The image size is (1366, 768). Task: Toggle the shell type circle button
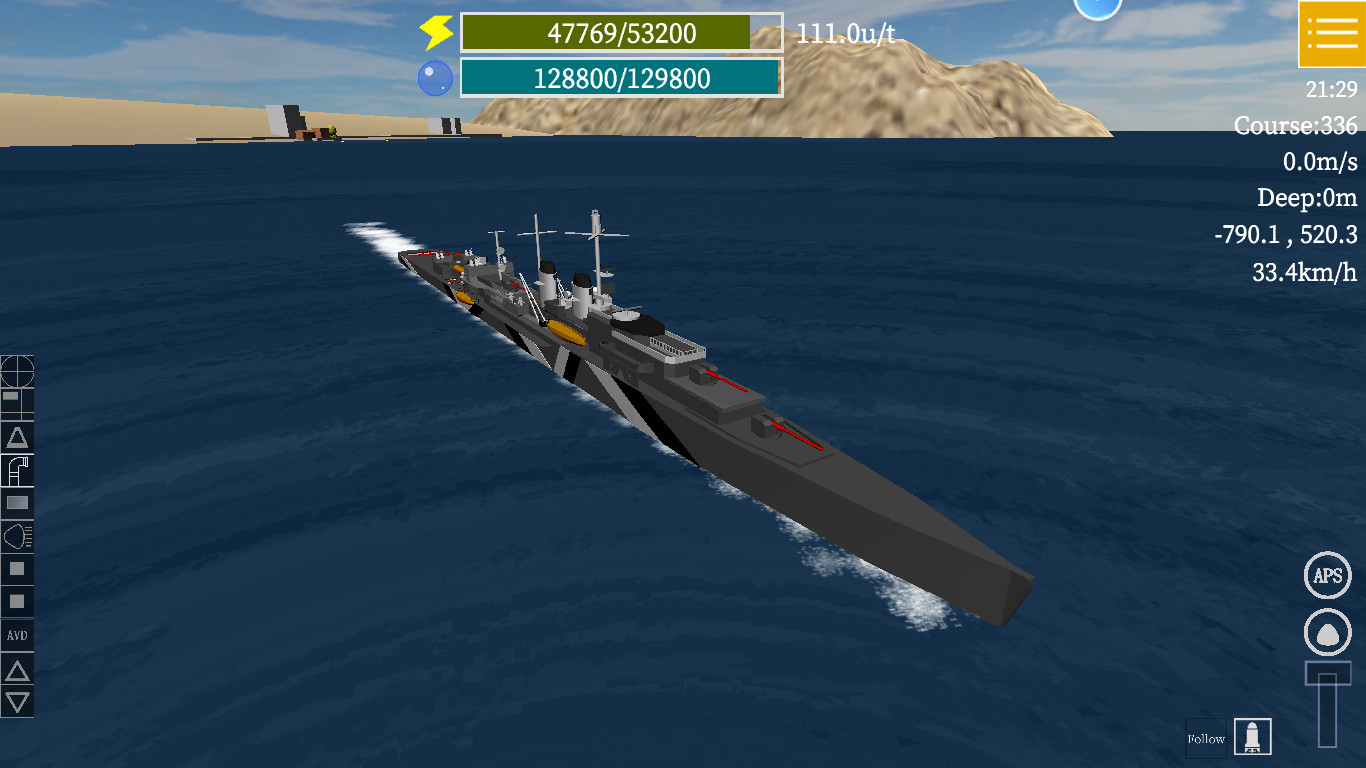(1327, 632)
